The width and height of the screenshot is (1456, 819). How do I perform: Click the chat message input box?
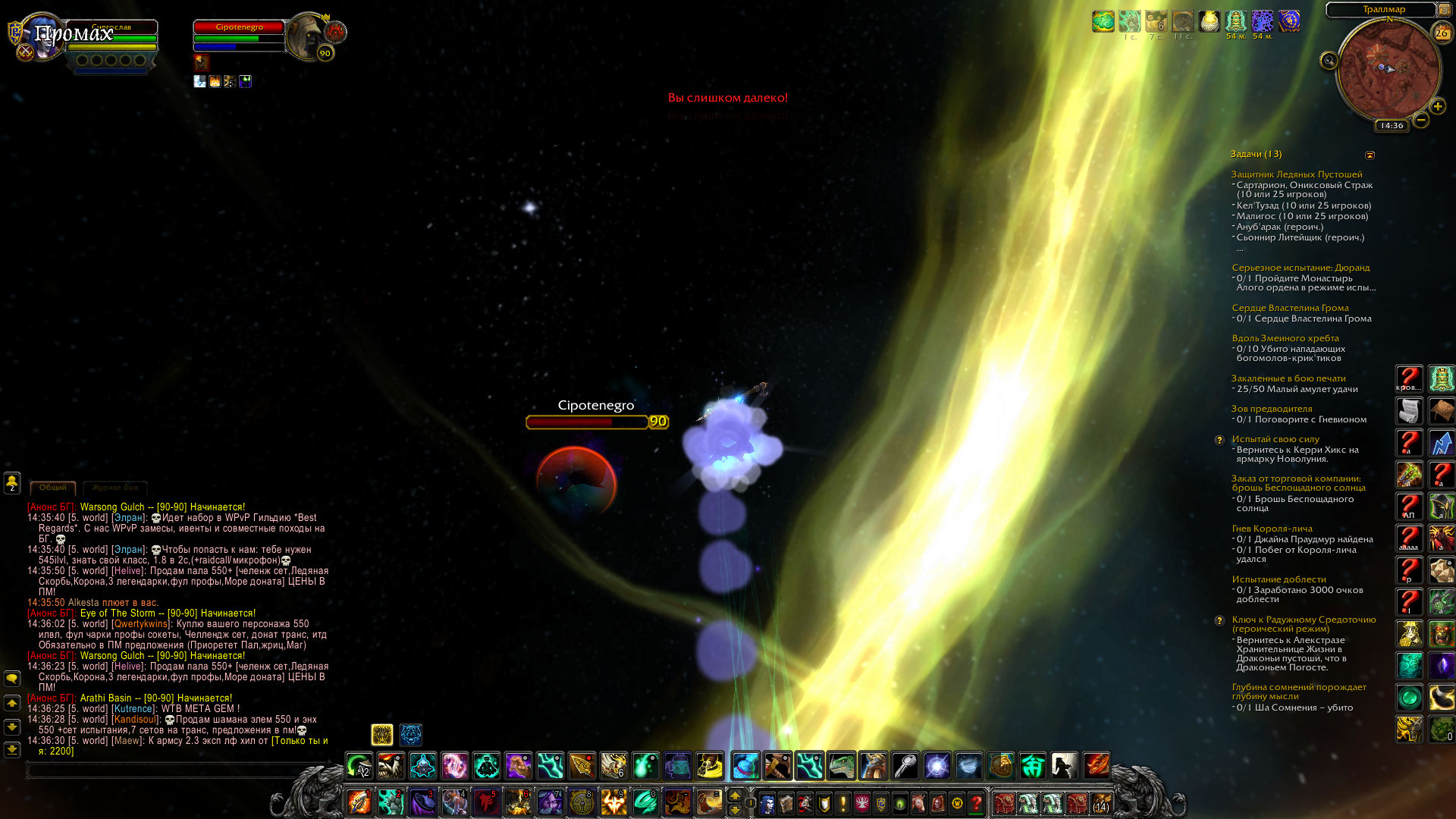(x=167, y=770)
